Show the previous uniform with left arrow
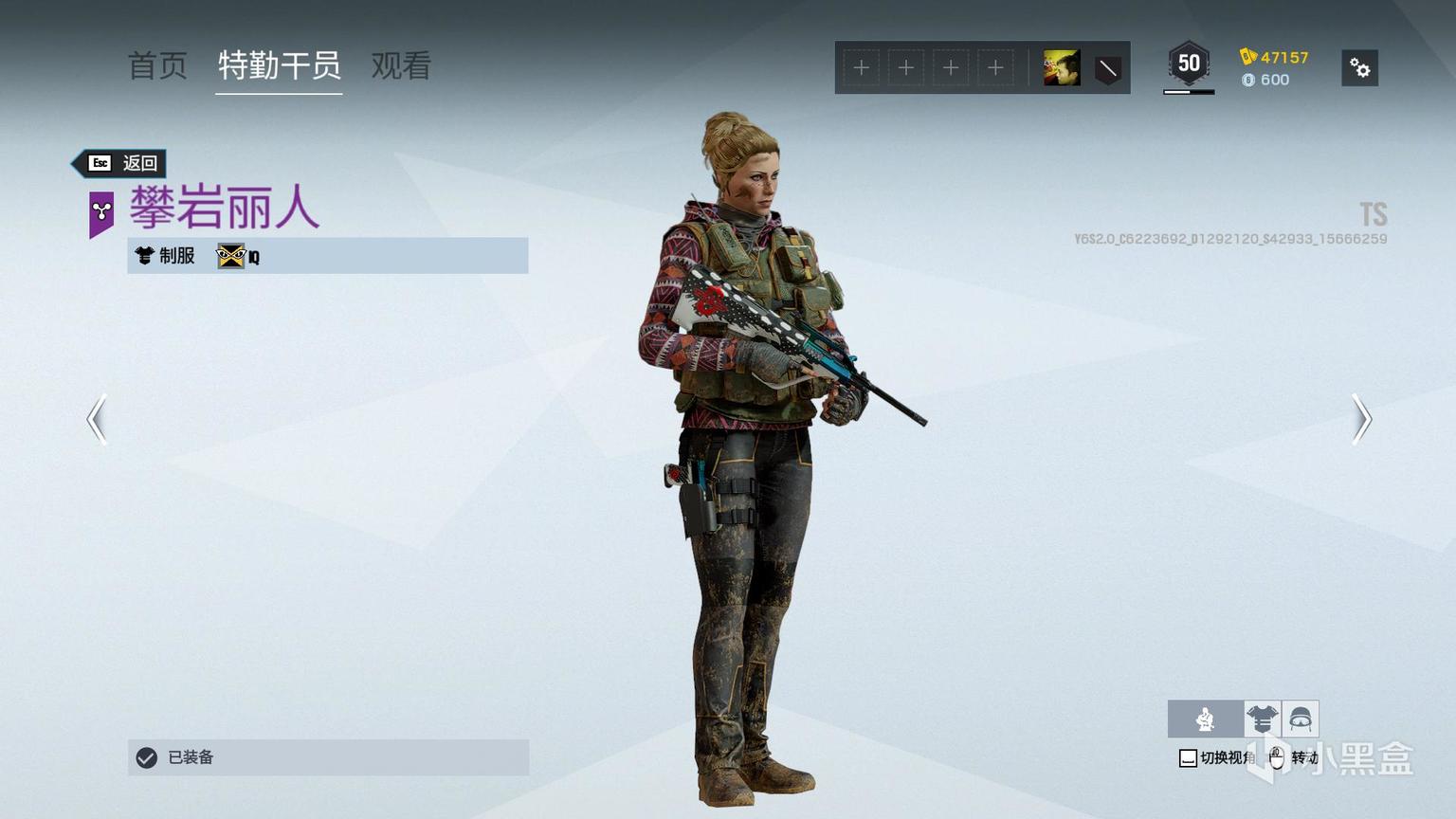 tap(97, 419)
